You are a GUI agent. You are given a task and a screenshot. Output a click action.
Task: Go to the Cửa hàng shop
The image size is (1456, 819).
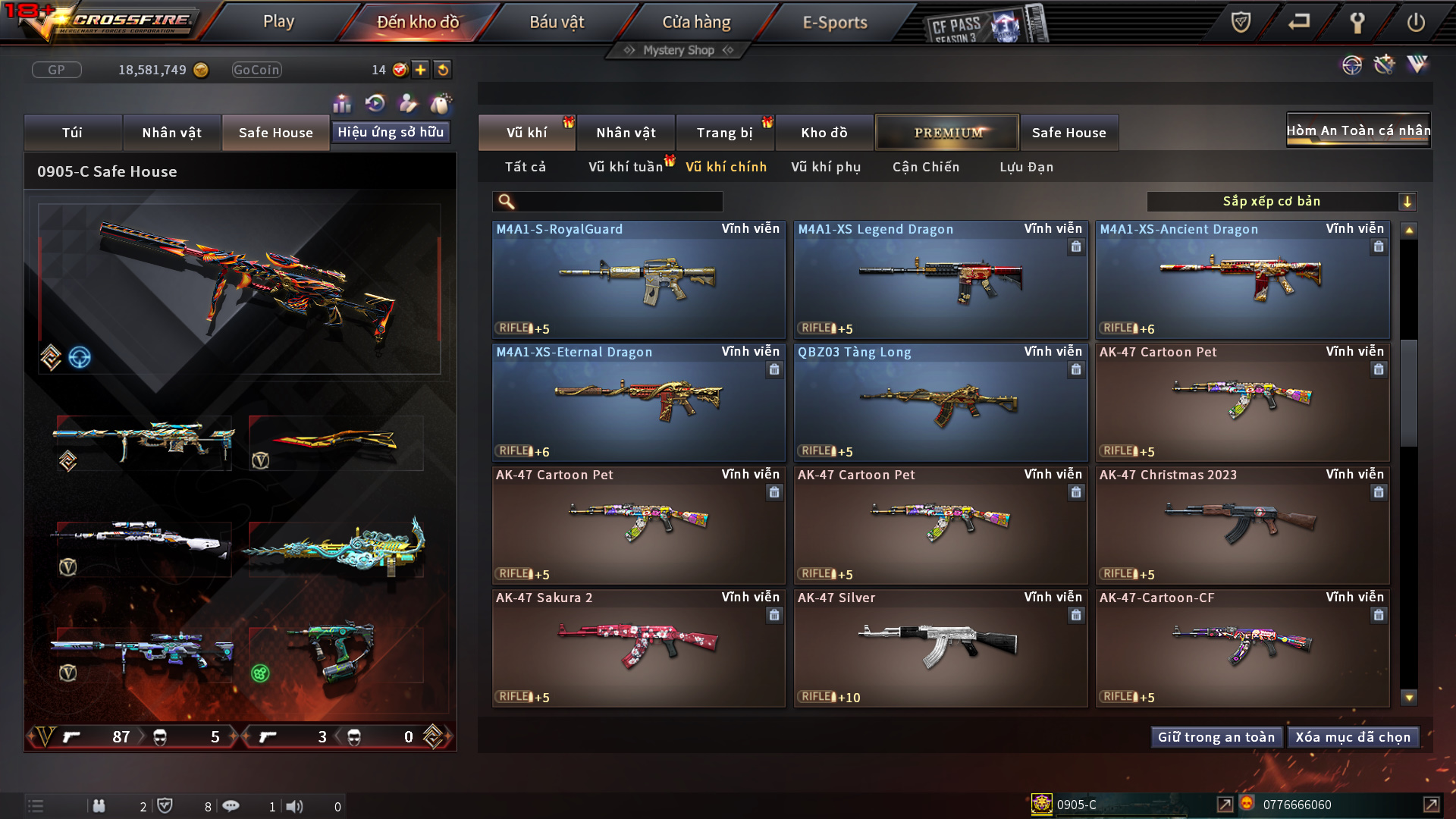(696, 22)
